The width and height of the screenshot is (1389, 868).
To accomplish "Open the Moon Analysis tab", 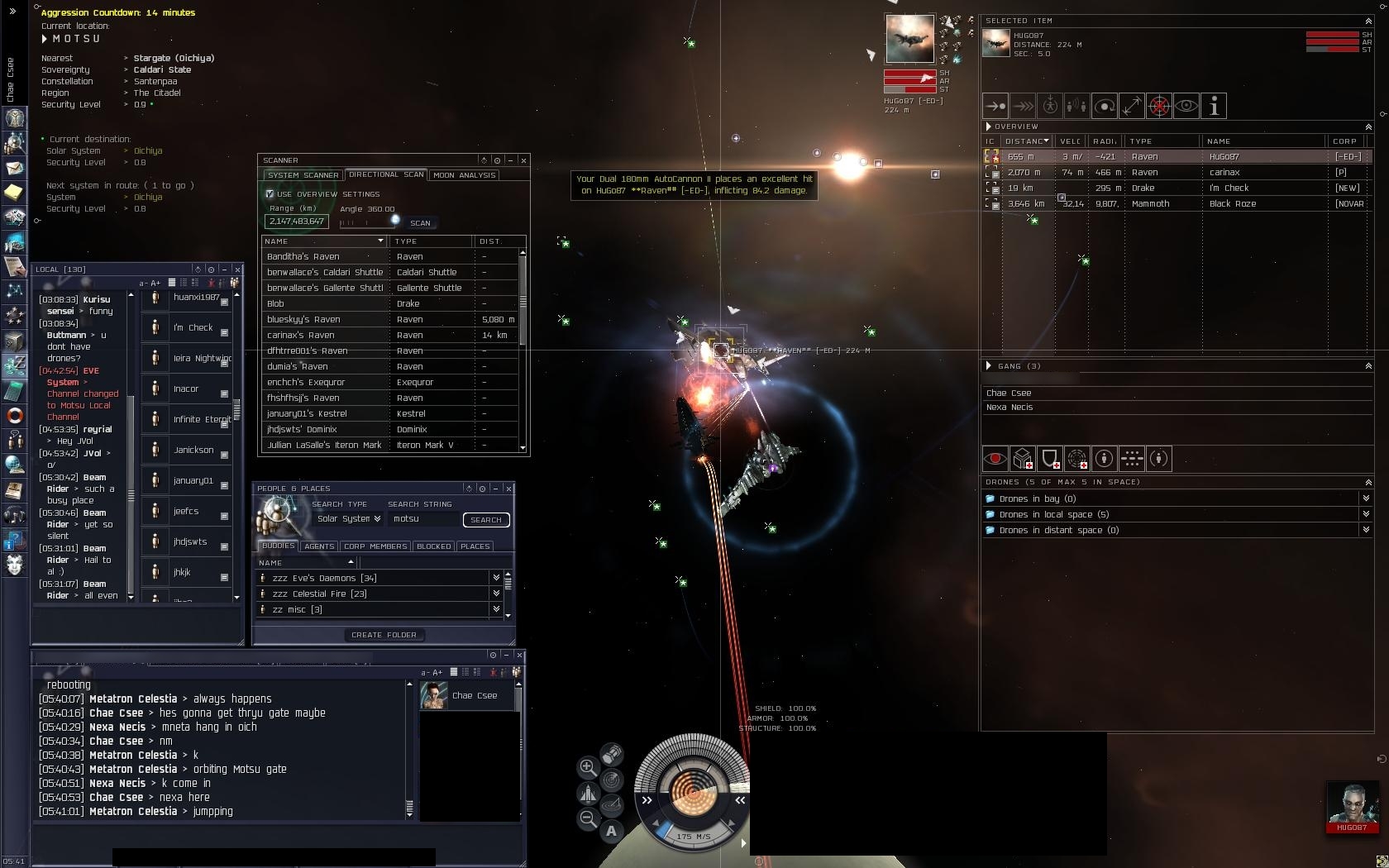I will pos(464,175).
